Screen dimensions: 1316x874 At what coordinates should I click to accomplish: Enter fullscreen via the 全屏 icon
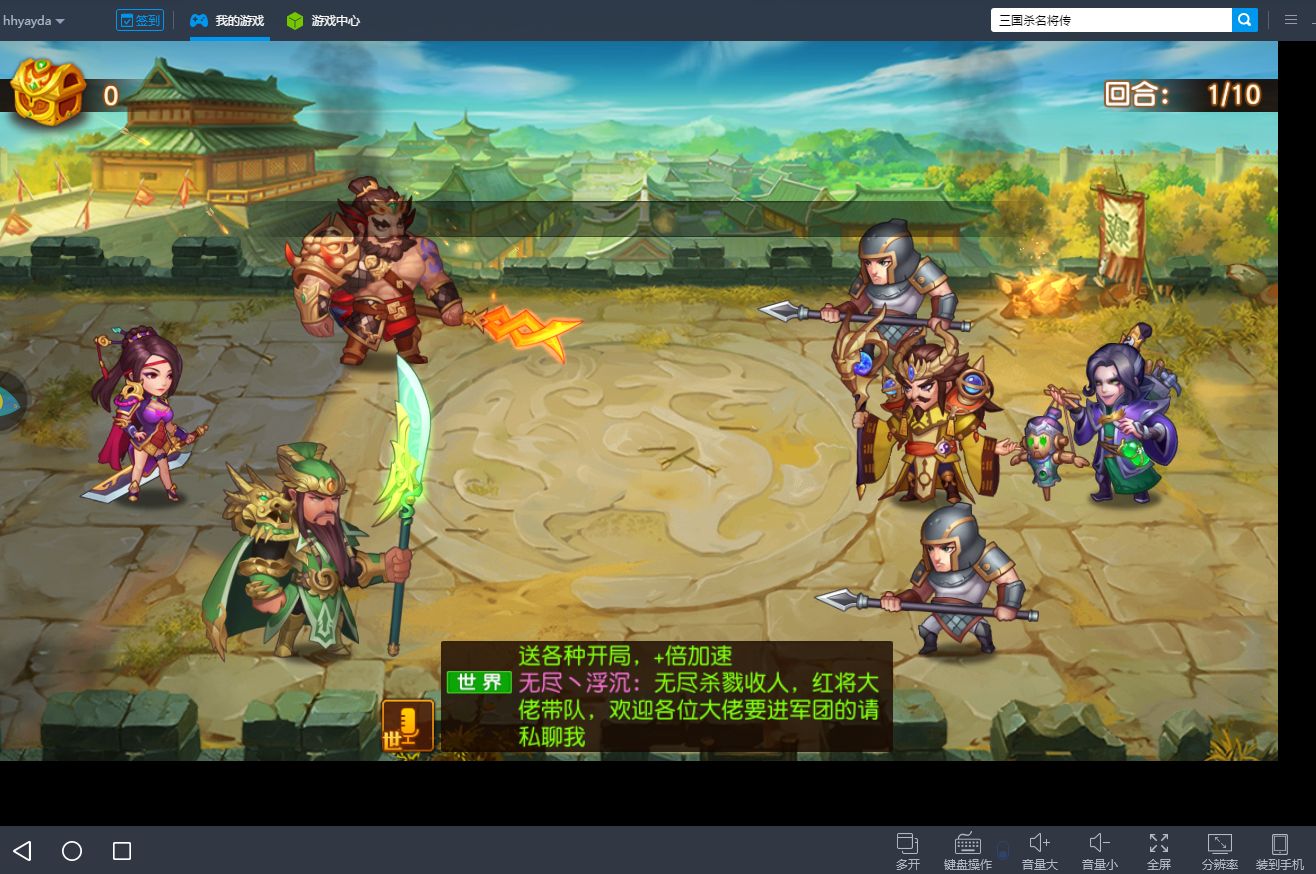1160,843
